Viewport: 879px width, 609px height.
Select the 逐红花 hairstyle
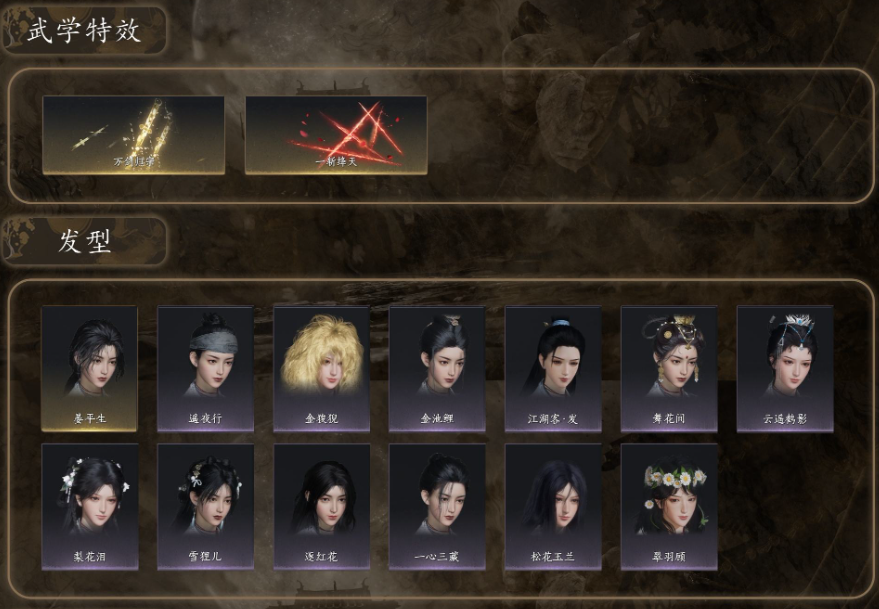click(321, 506)
